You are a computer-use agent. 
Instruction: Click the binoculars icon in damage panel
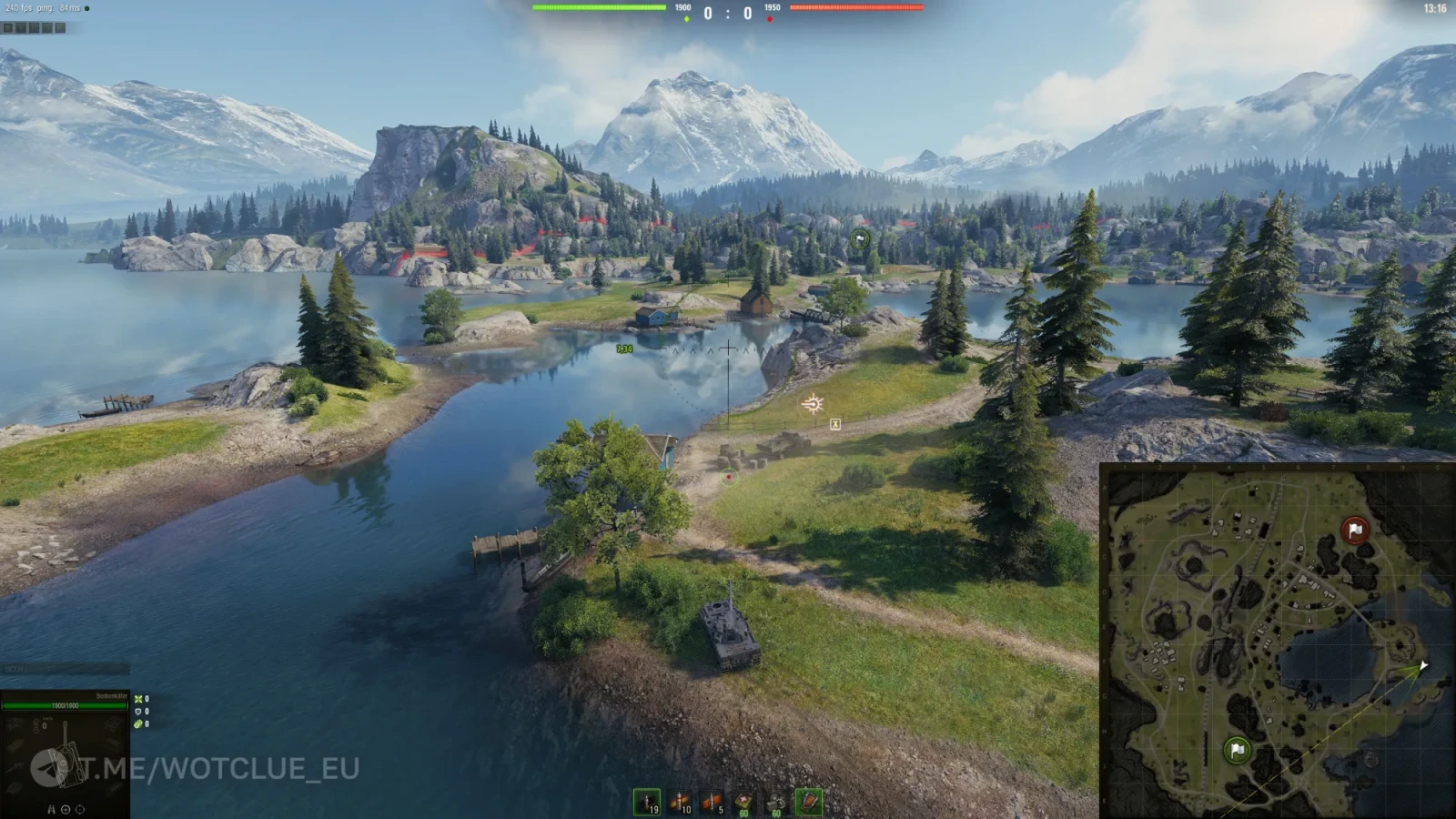(51, 809)
